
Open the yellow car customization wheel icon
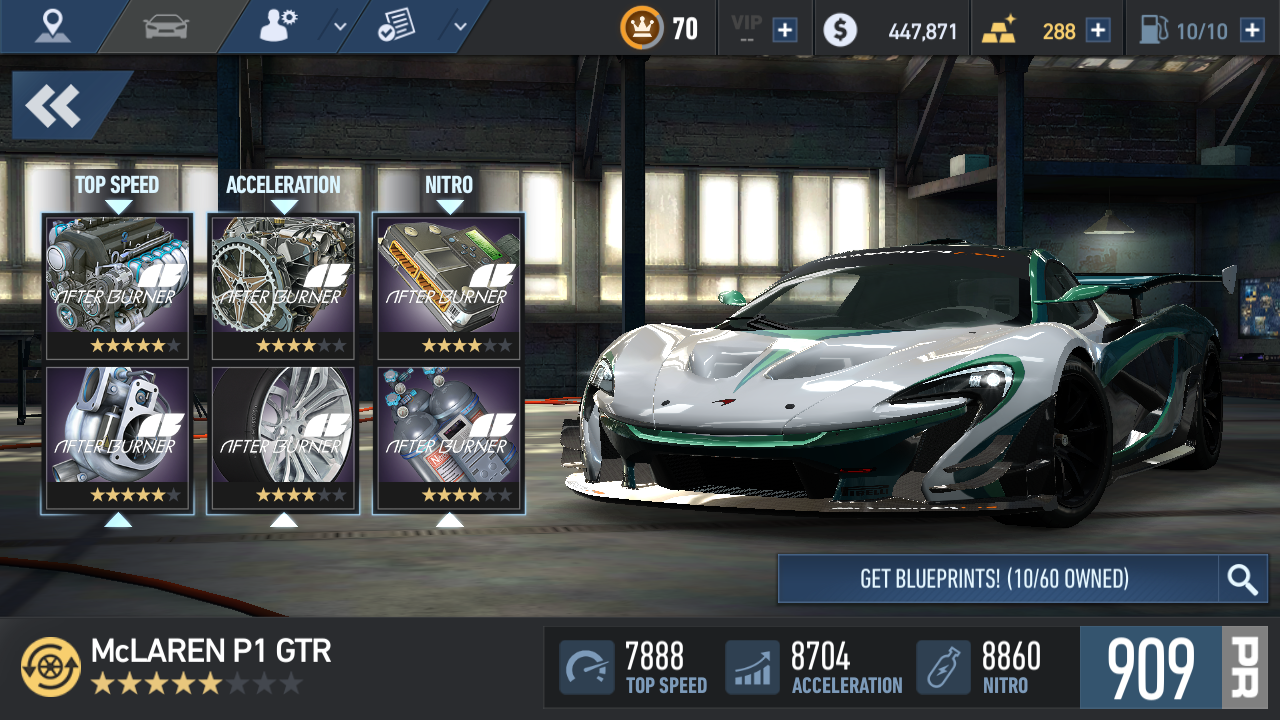50,667
